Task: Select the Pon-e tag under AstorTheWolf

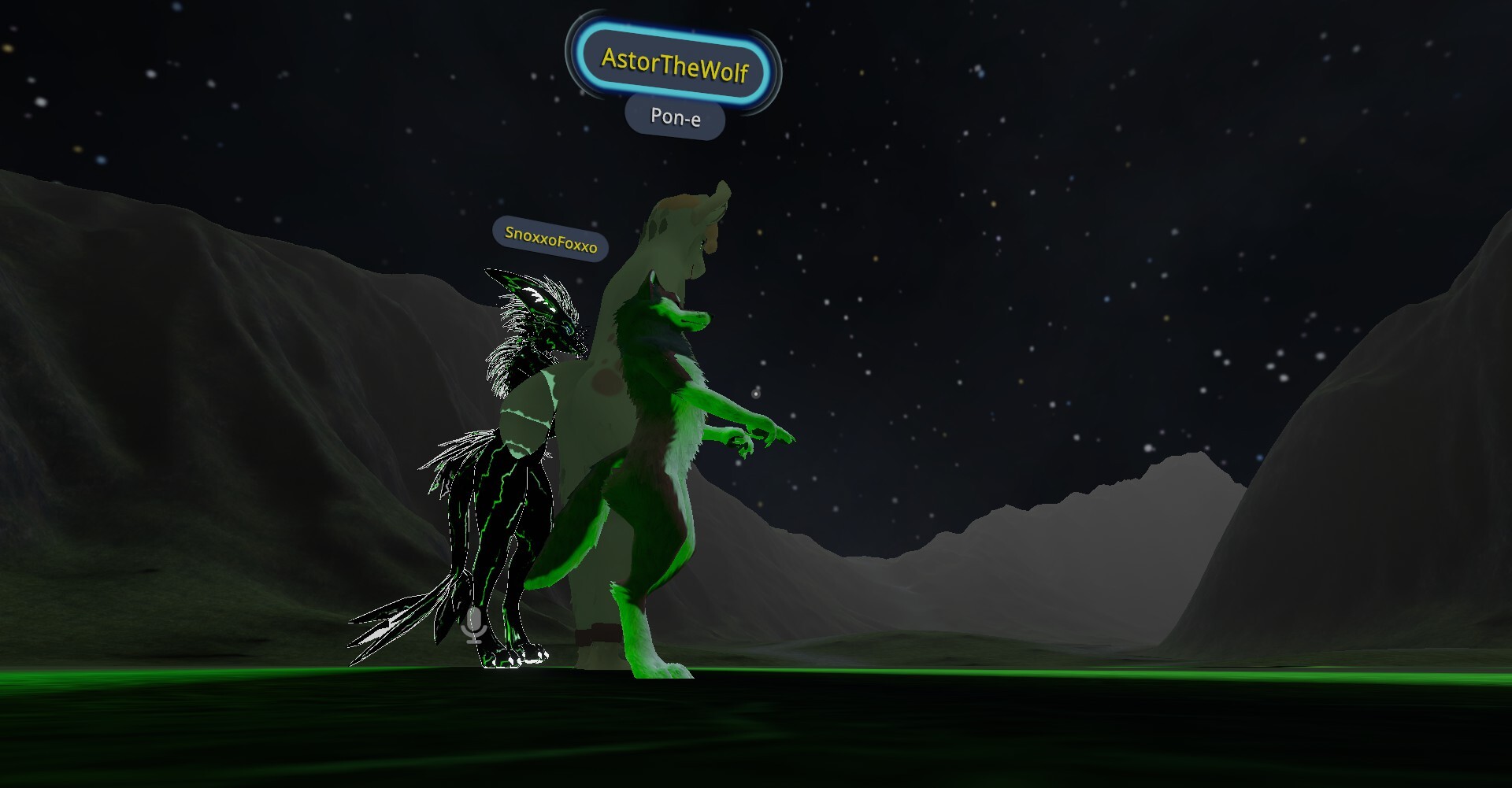Action: coord(675,117)
